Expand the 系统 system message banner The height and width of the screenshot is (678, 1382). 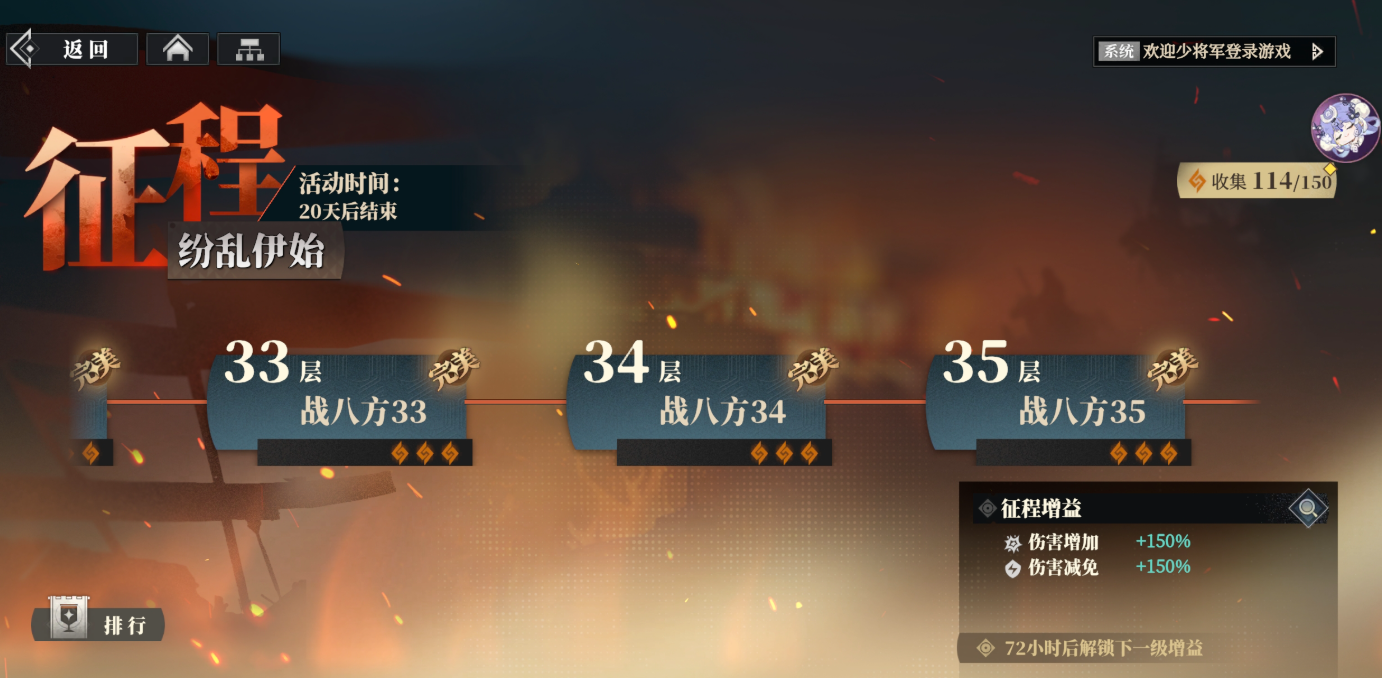click(x=1214, y=51)
